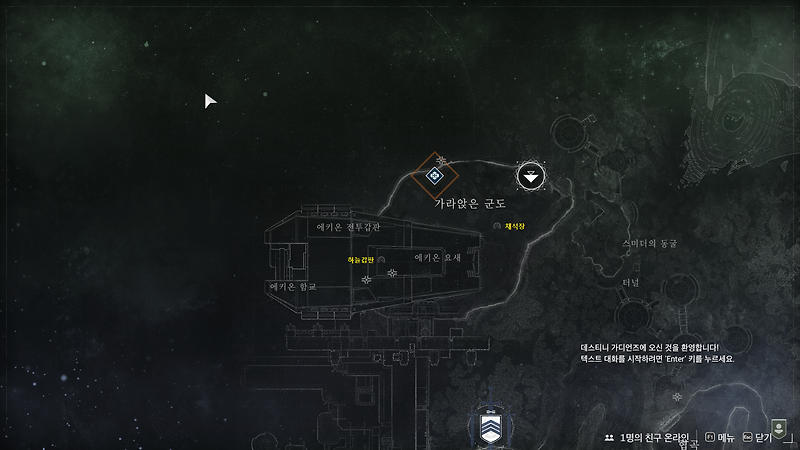Select the landing zone arrow marker
Image resolution: width=800 pixels, height=450 pixels.
coord(532,177)
